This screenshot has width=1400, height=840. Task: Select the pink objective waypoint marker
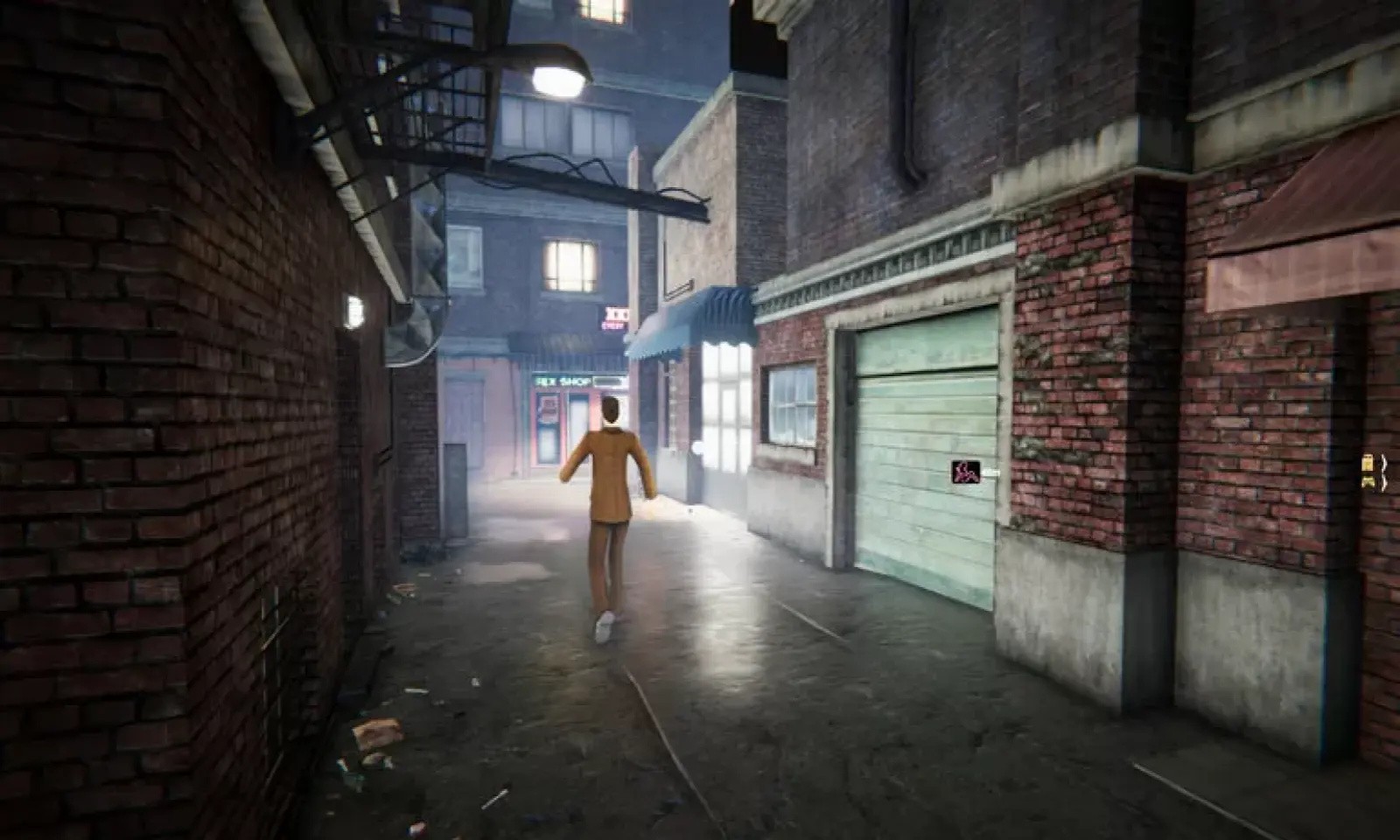point(965,472)
